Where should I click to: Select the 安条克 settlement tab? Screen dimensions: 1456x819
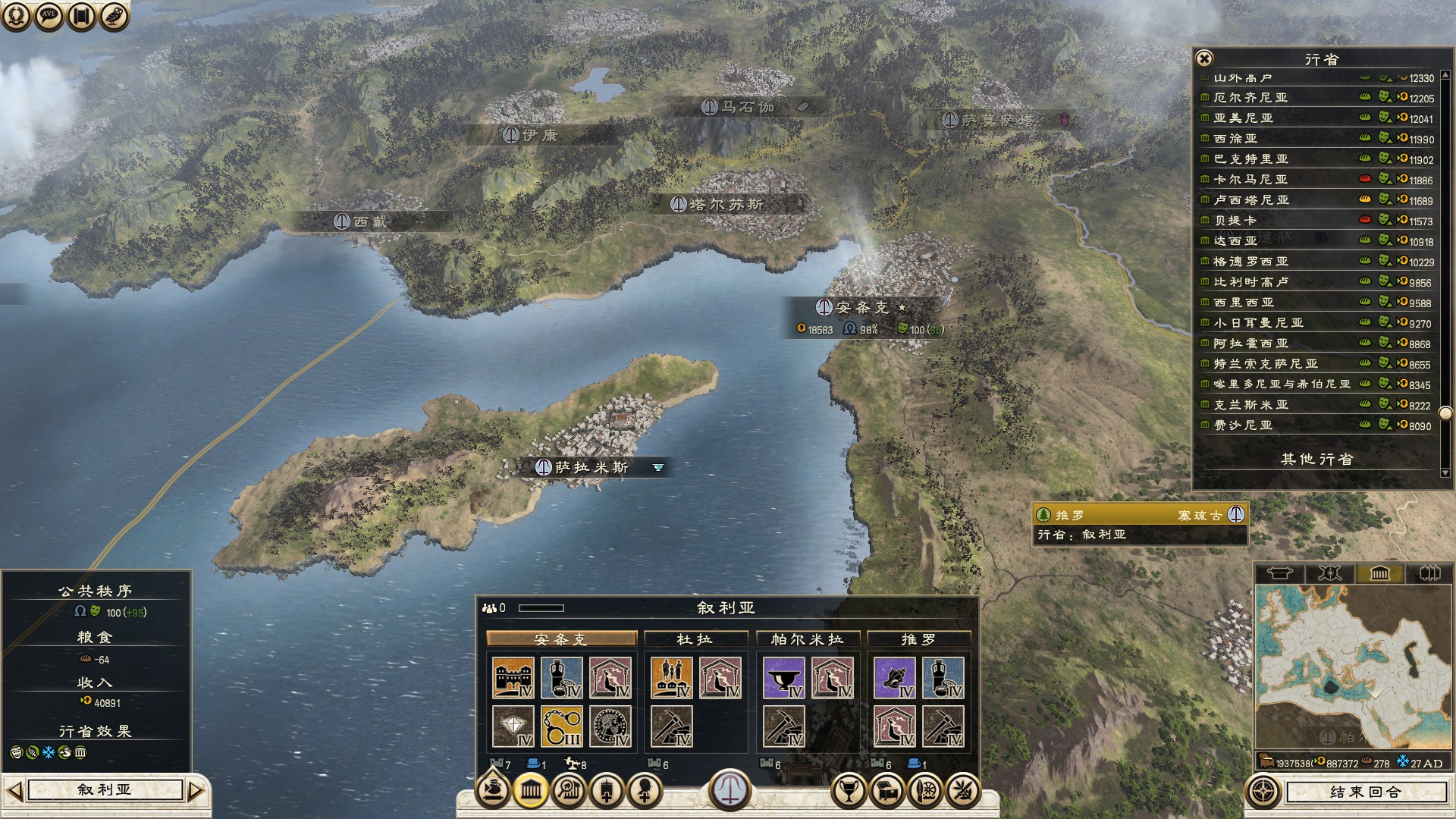561,639
